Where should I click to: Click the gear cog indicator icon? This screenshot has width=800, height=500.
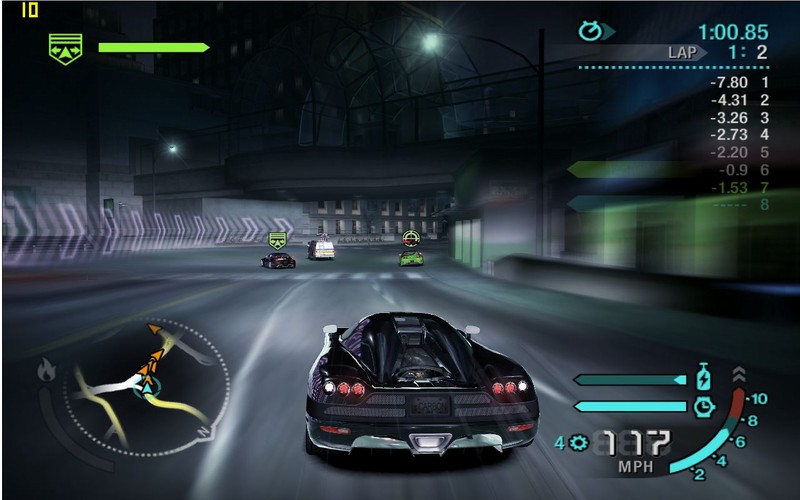pyautogui.click(x=578, y=442)
